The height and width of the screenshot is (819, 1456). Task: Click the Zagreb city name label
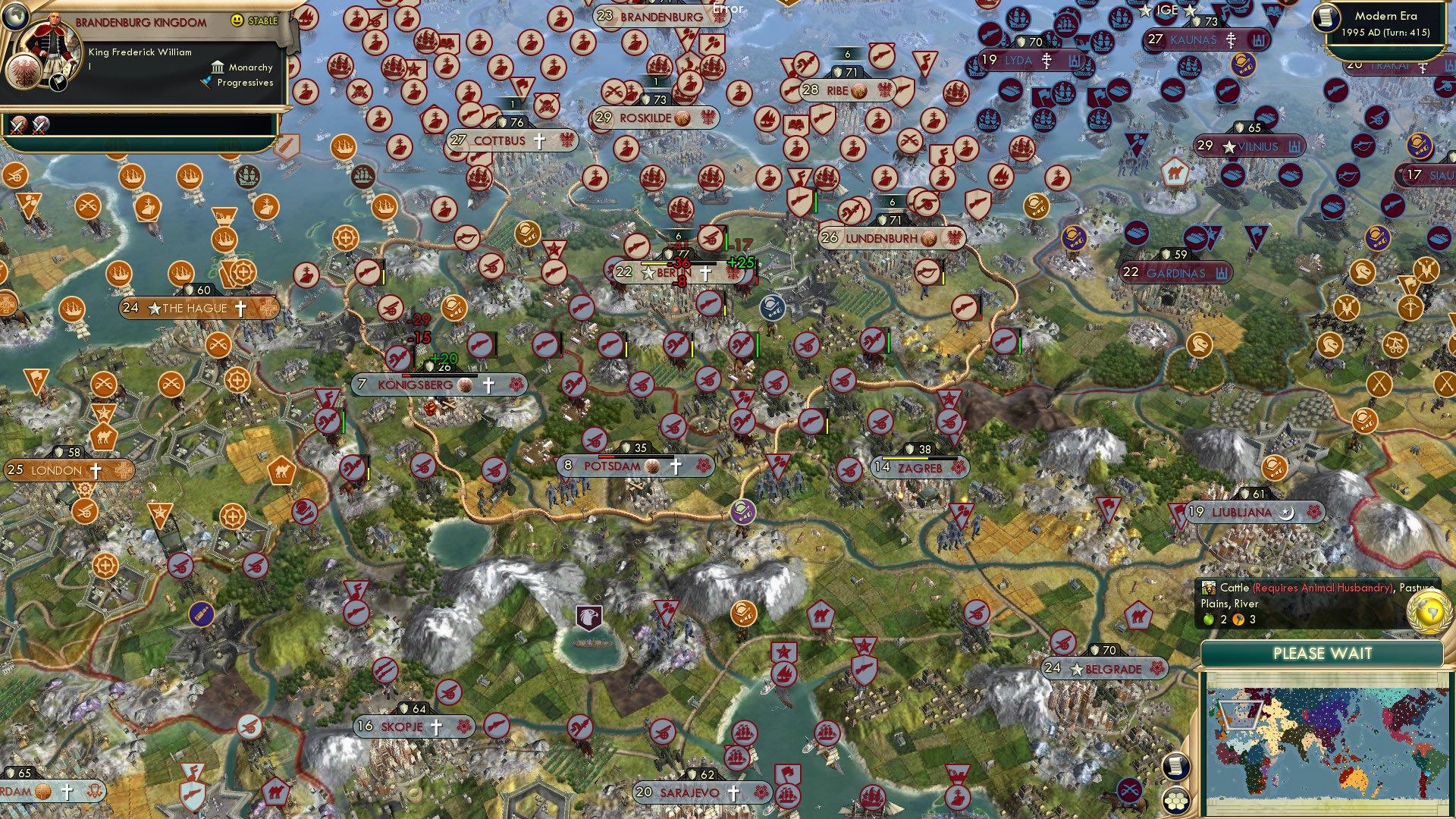[x=921, y=468]
